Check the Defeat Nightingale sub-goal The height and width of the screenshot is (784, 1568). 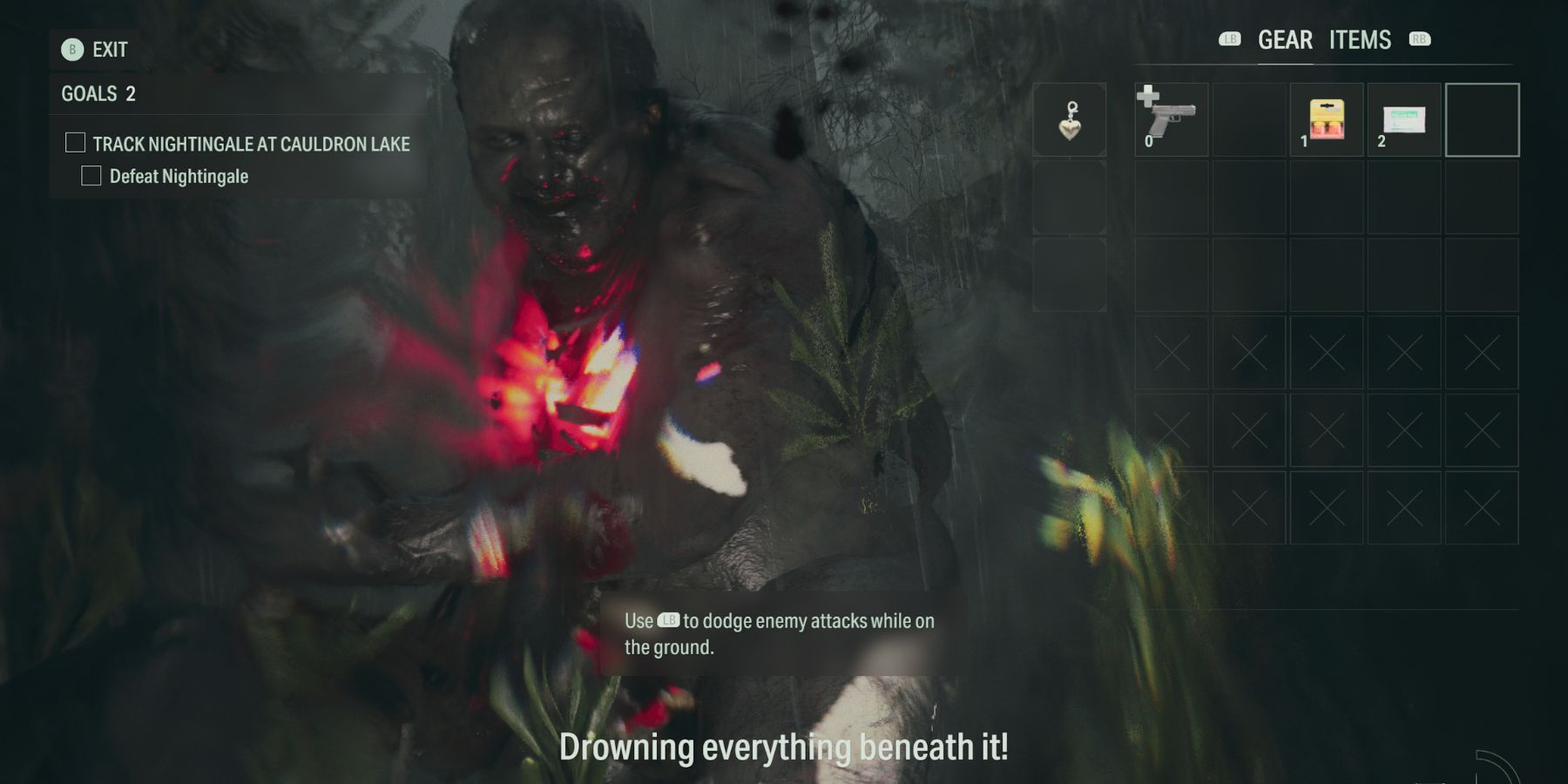pos(91,175)
